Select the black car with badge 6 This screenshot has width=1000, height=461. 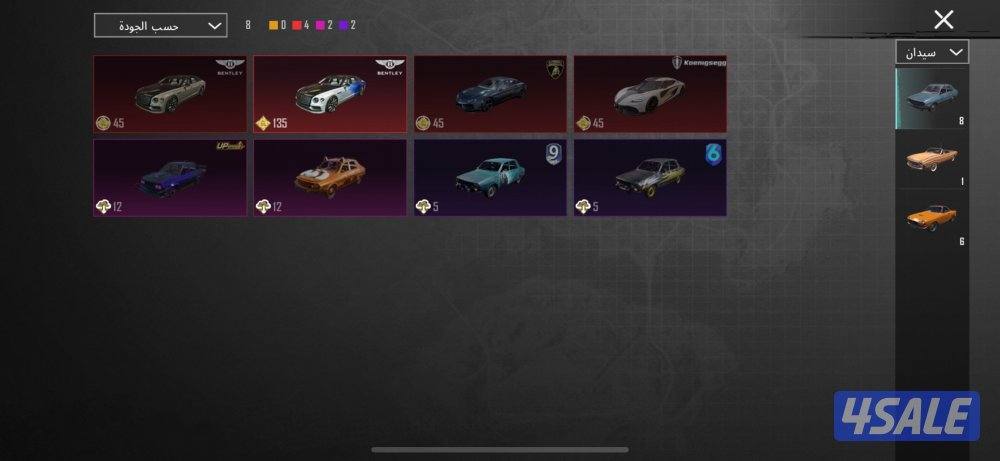pos(650,177)
